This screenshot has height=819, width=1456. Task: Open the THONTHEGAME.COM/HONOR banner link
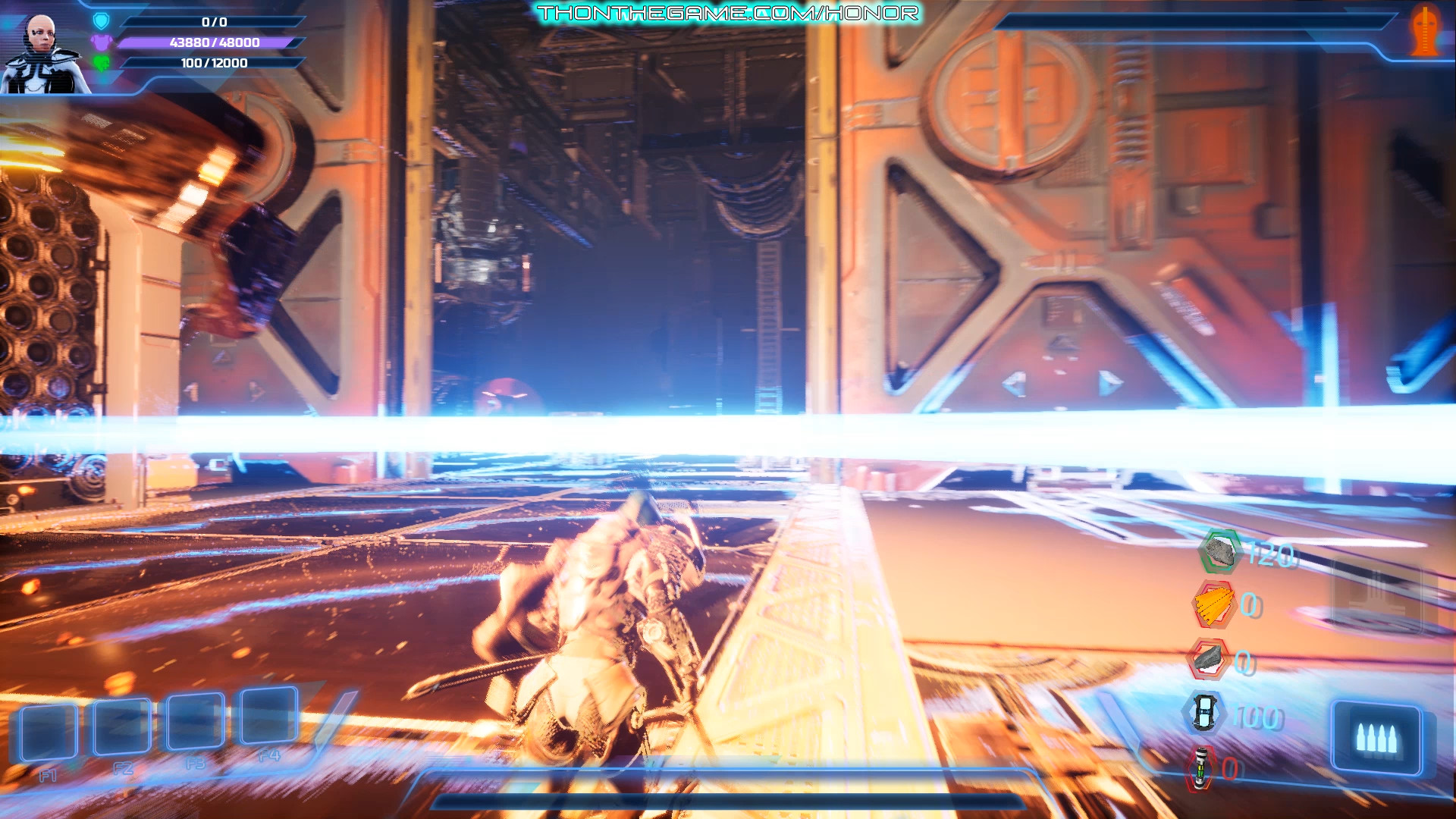728,11
